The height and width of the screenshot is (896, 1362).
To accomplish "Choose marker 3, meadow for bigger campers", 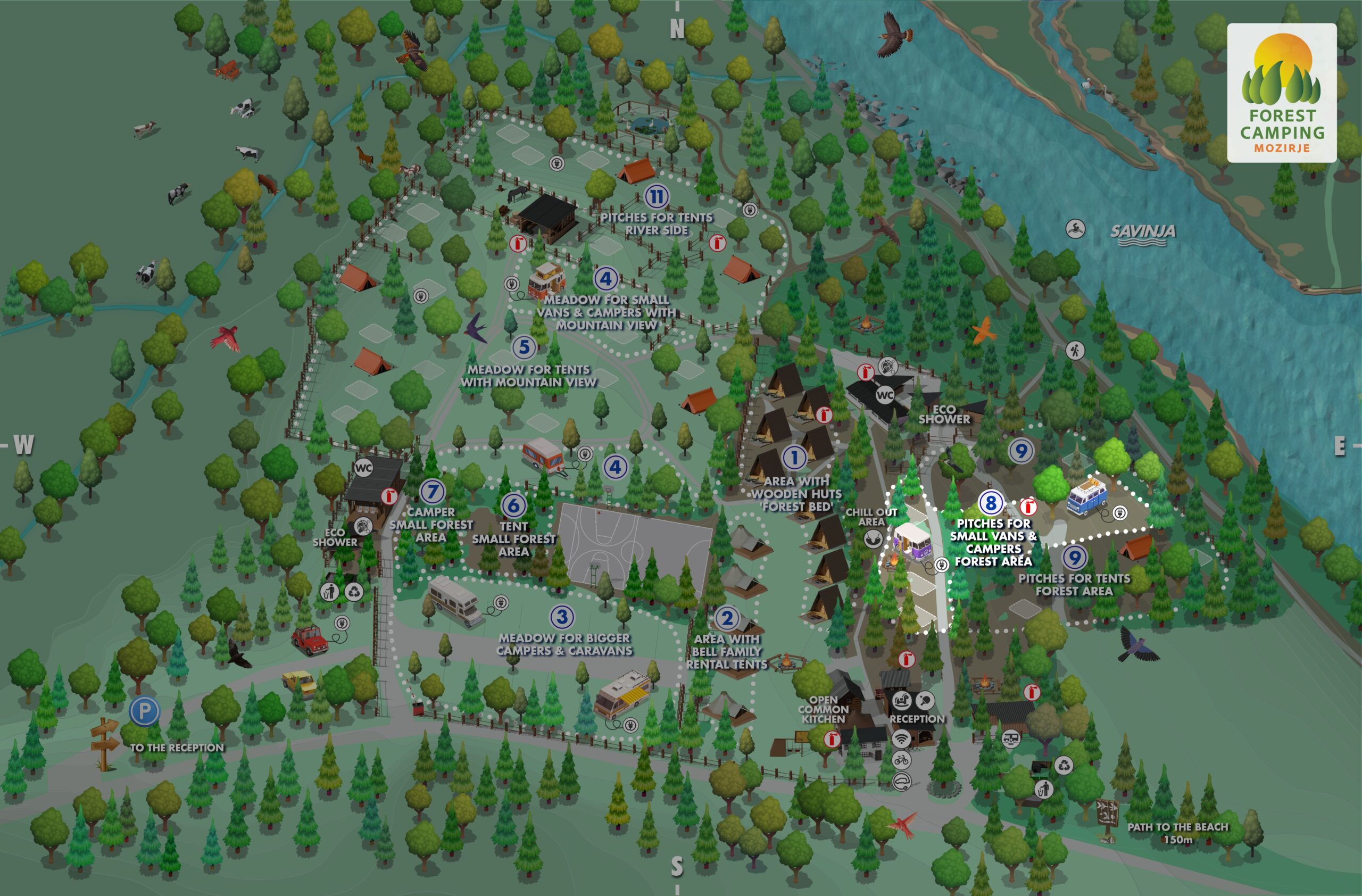I will point(561,617).
